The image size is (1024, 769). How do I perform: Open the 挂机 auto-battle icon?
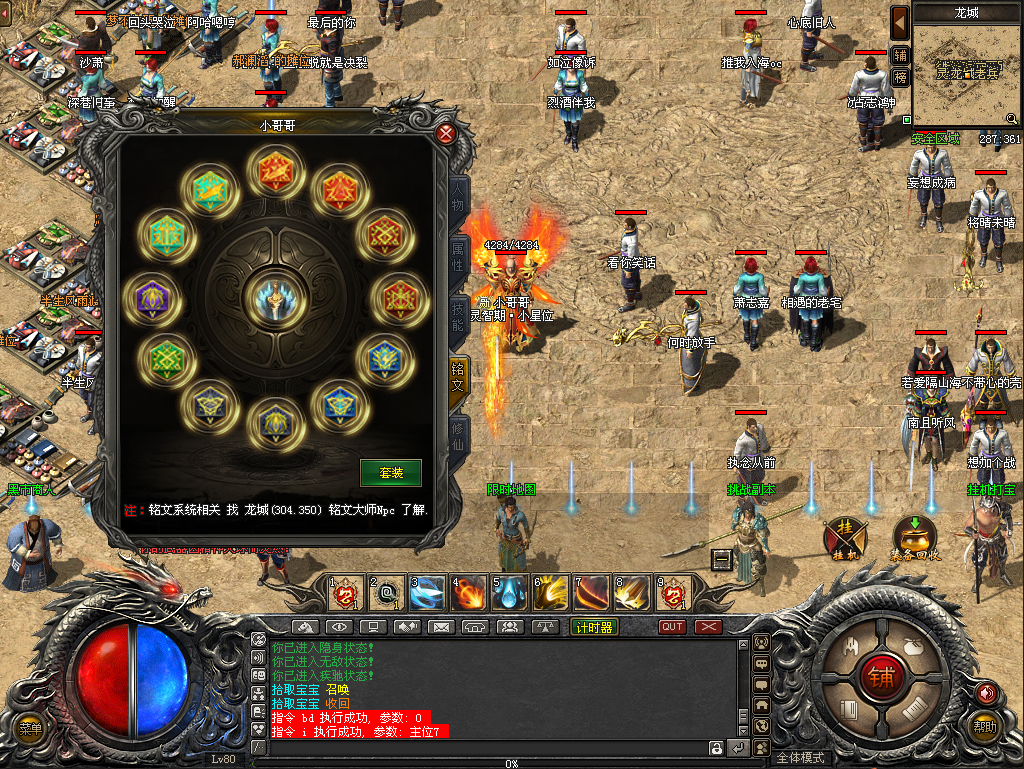pos(844,538)
